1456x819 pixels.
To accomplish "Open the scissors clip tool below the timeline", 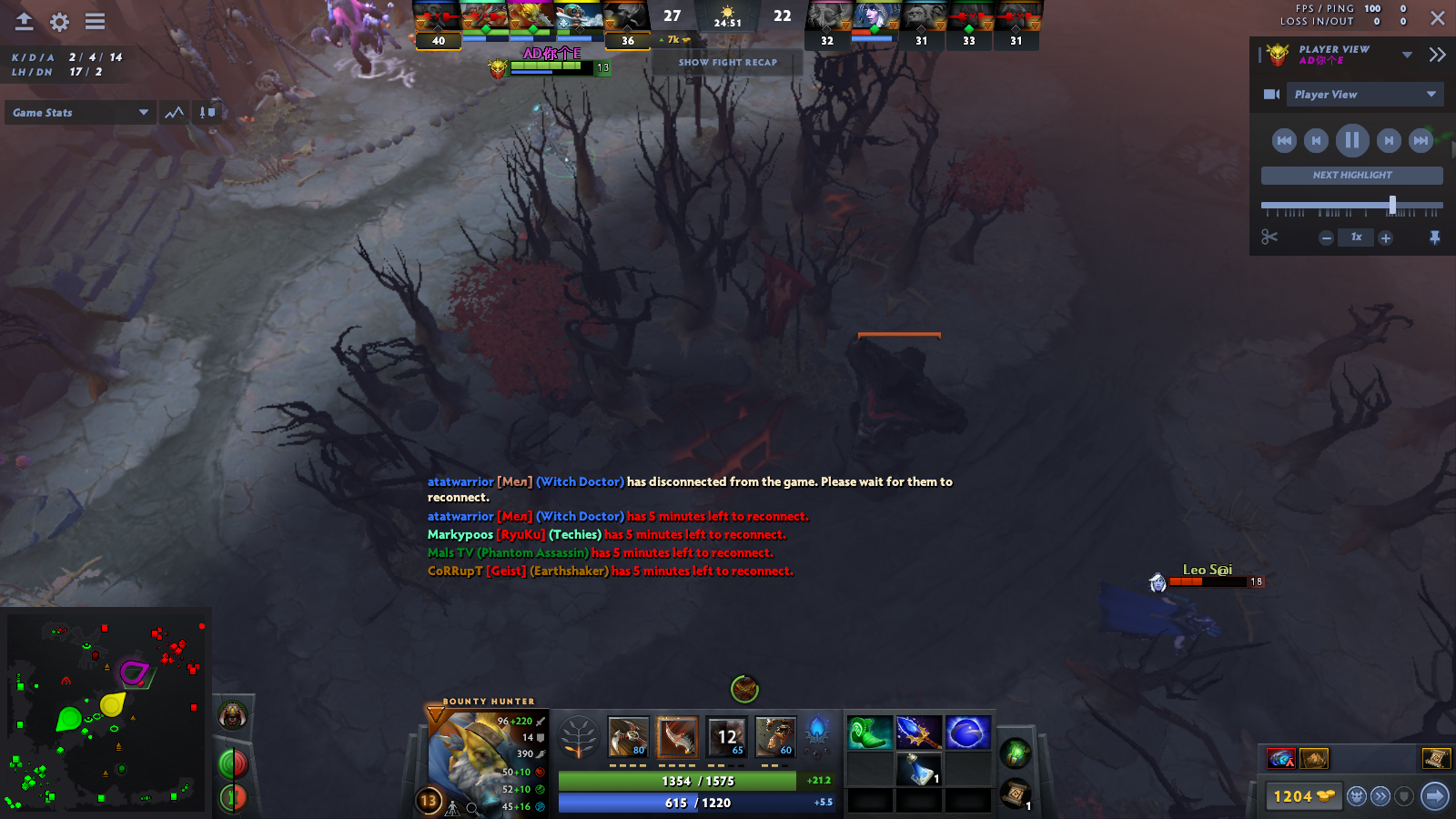I will pos(1269,238).
